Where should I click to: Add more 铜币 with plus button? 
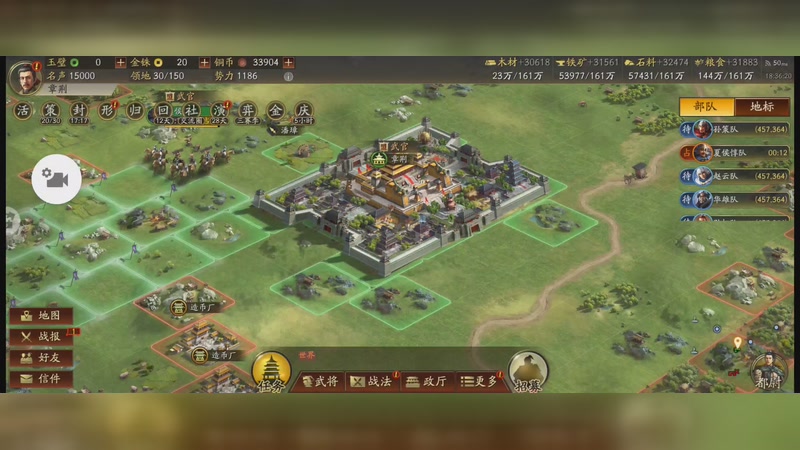click(x=204, y=62)
